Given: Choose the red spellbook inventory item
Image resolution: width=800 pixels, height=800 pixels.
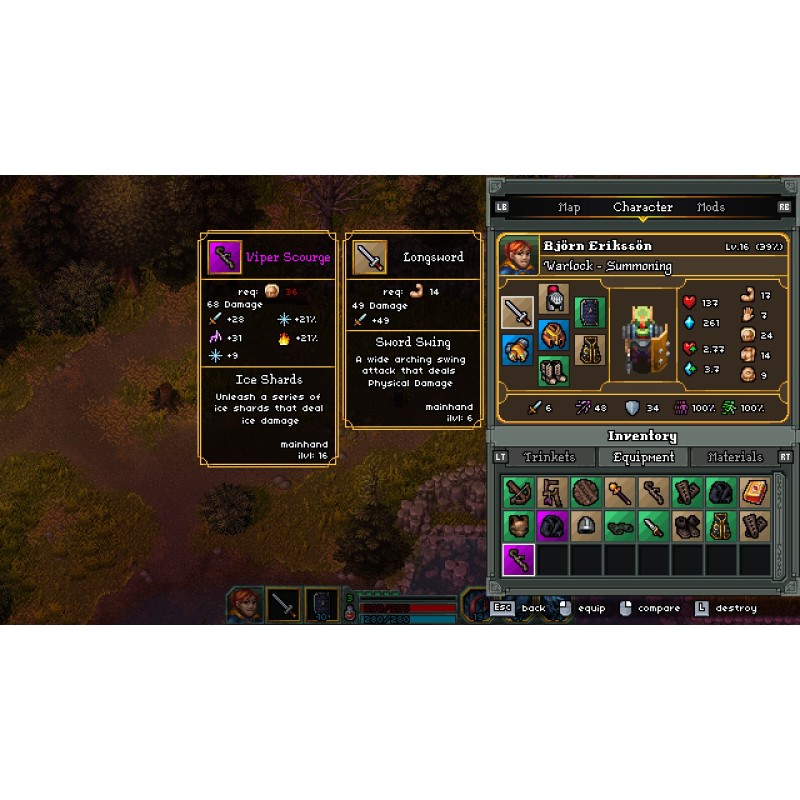Looking at the screenshot, I should click(x=755, y=493).
